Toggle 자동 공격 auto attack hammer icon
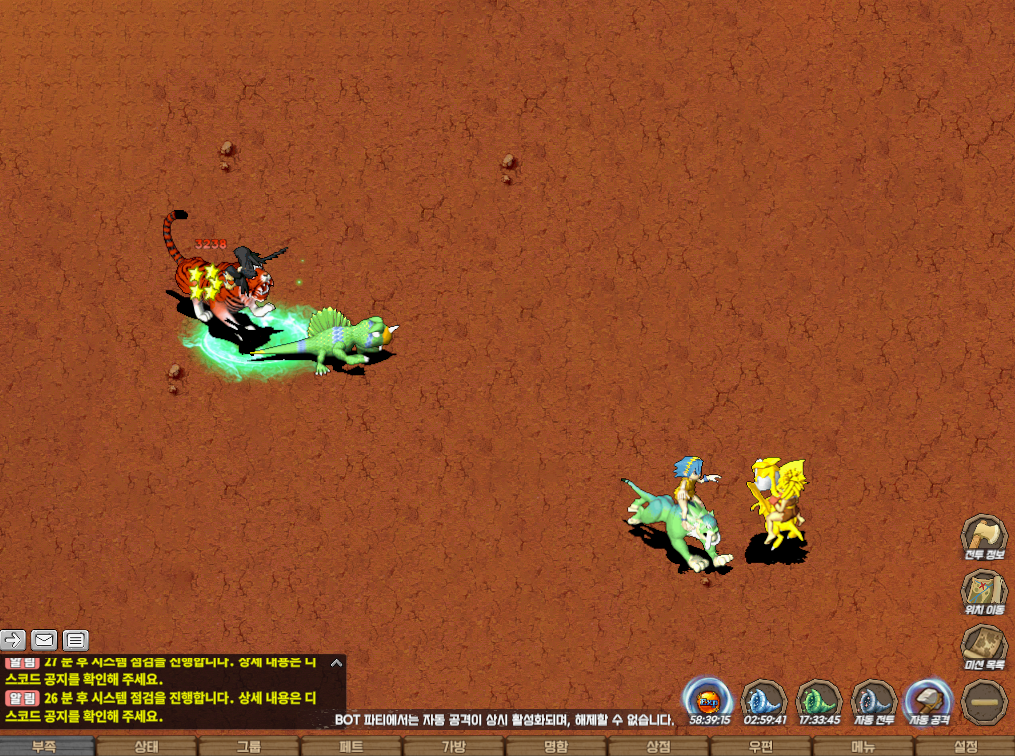1015x756 pixels. point(926,699)
